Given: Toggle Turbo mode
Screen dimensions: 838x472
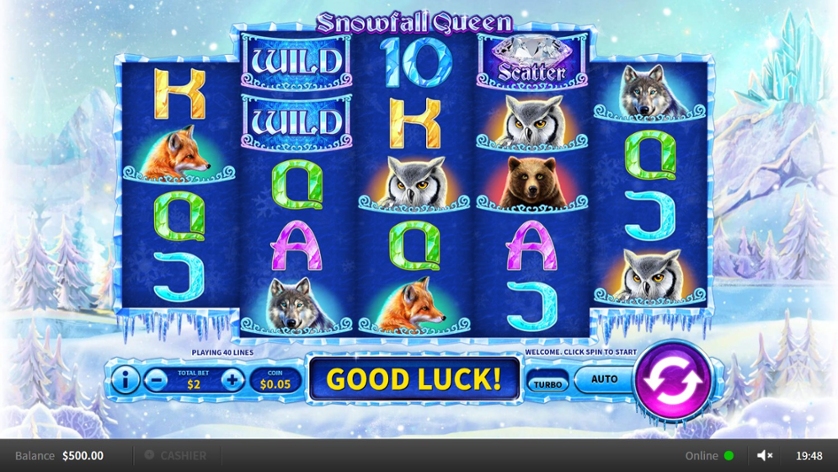Looking at the screenshot, I should click(546, 383).
